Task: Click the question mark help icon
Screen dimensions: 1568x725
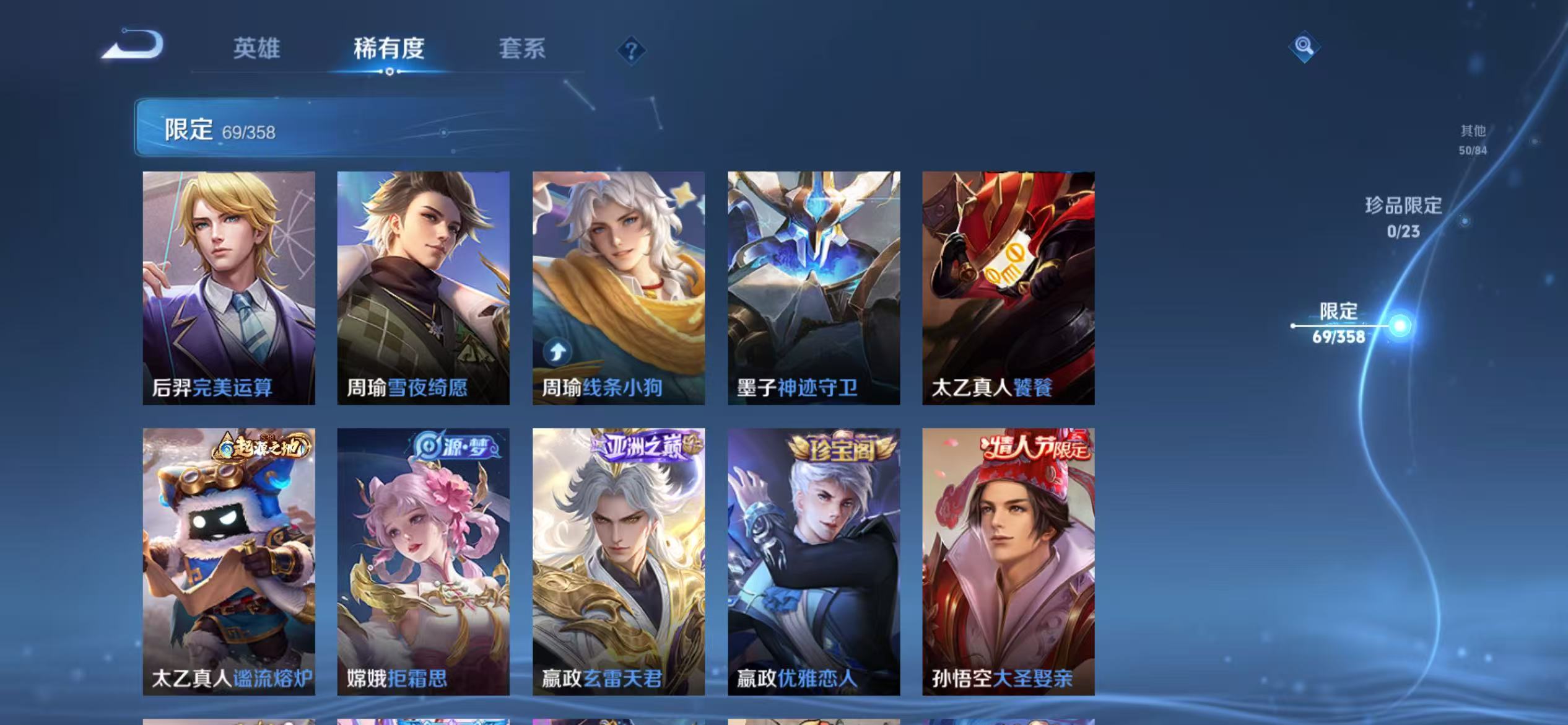Action: (631, 53)
